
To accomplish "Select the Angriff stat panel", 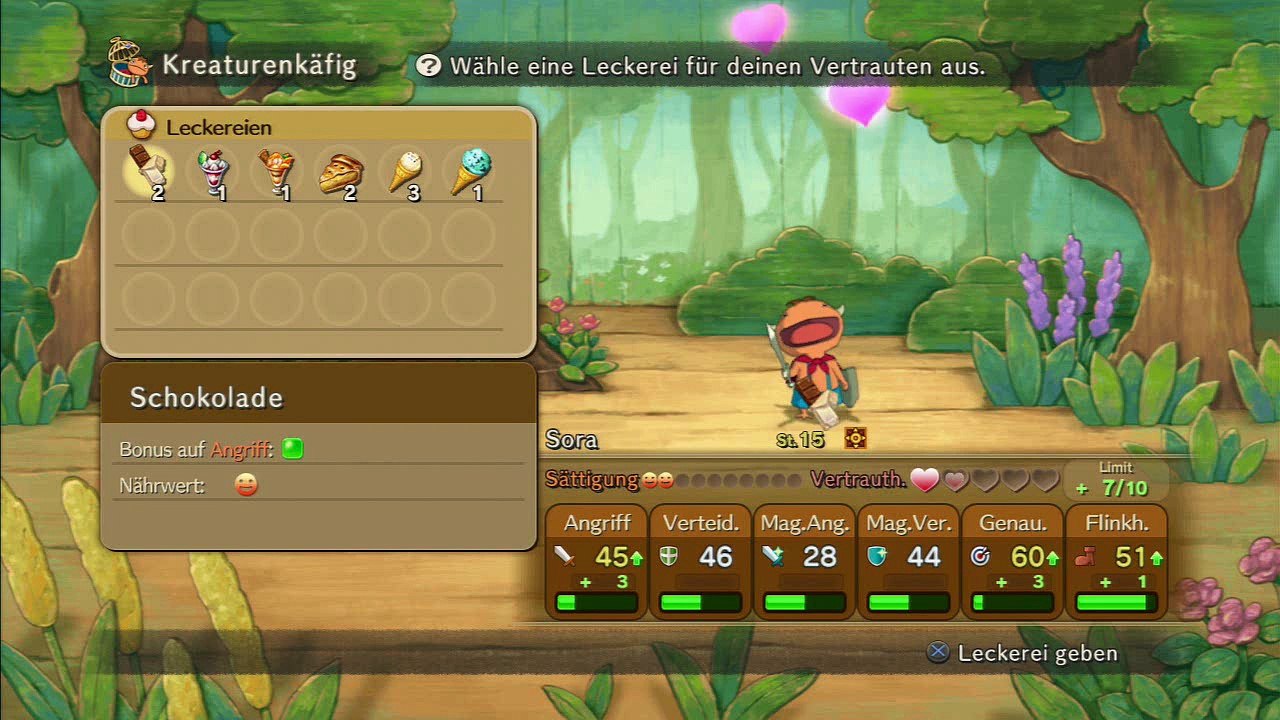I will pos(597,561).
